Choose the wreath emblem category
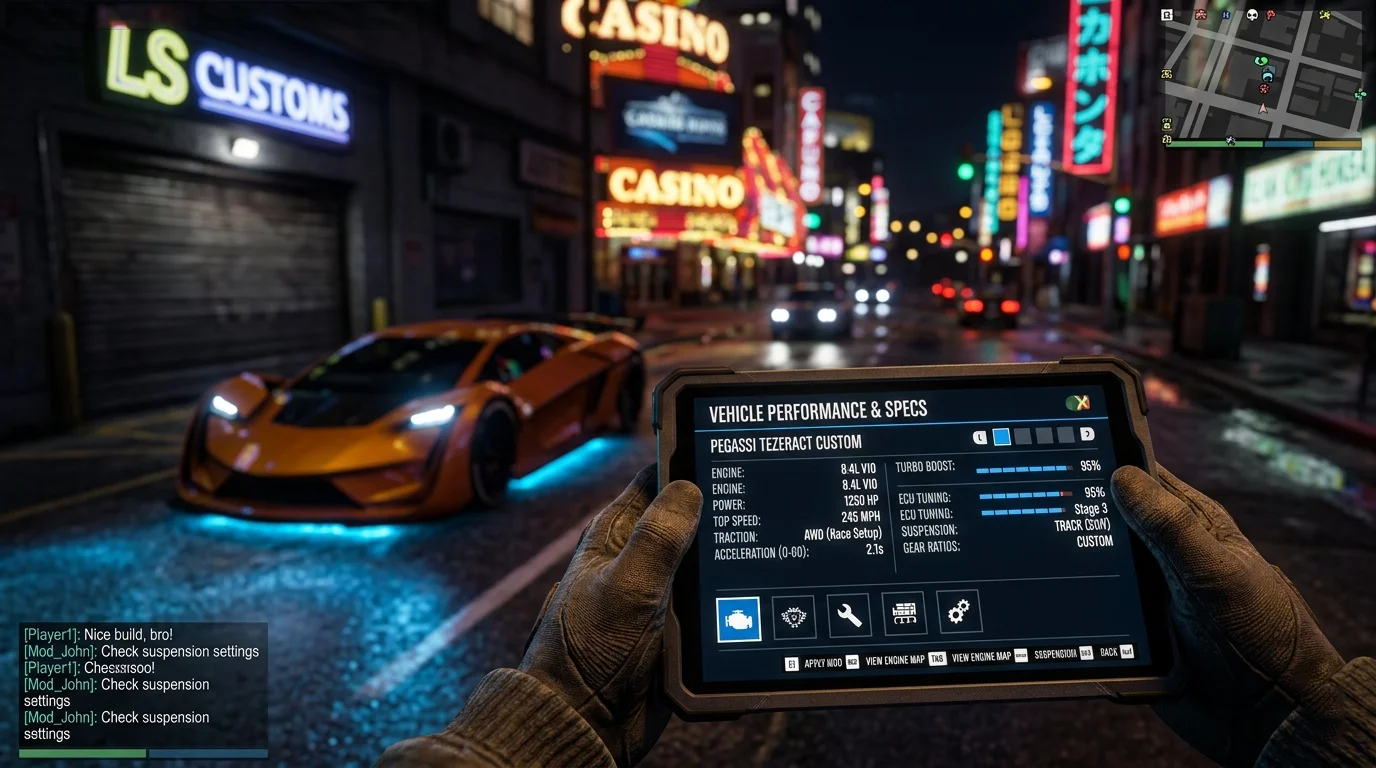This screenshot has width=1376, height=768. [x=794, y=618]
